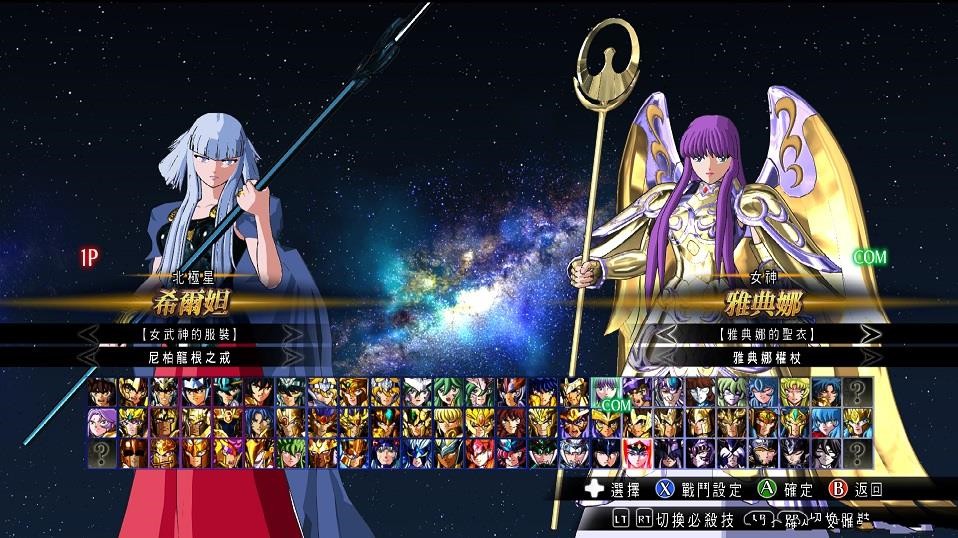Select the 女武神的服裝 costume bar
The image size is (958, 538).
pos(190,333)
